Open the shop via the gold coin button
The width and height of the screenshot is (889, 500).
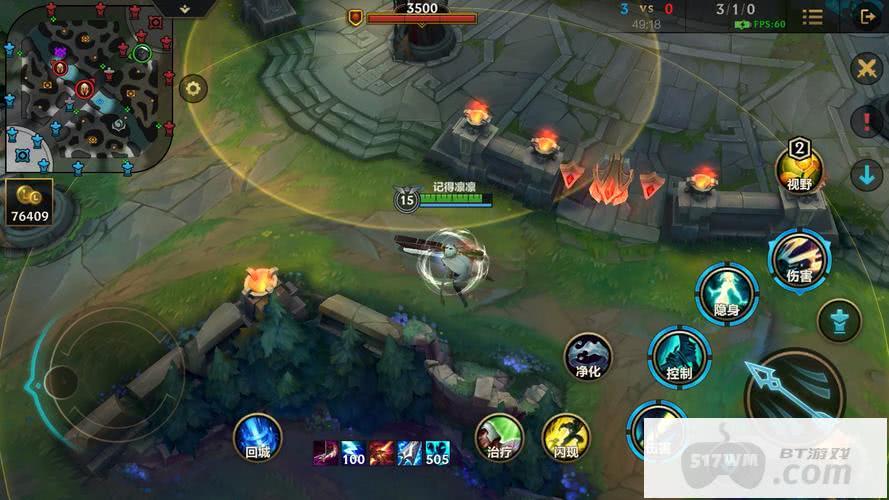pos(27,202)
